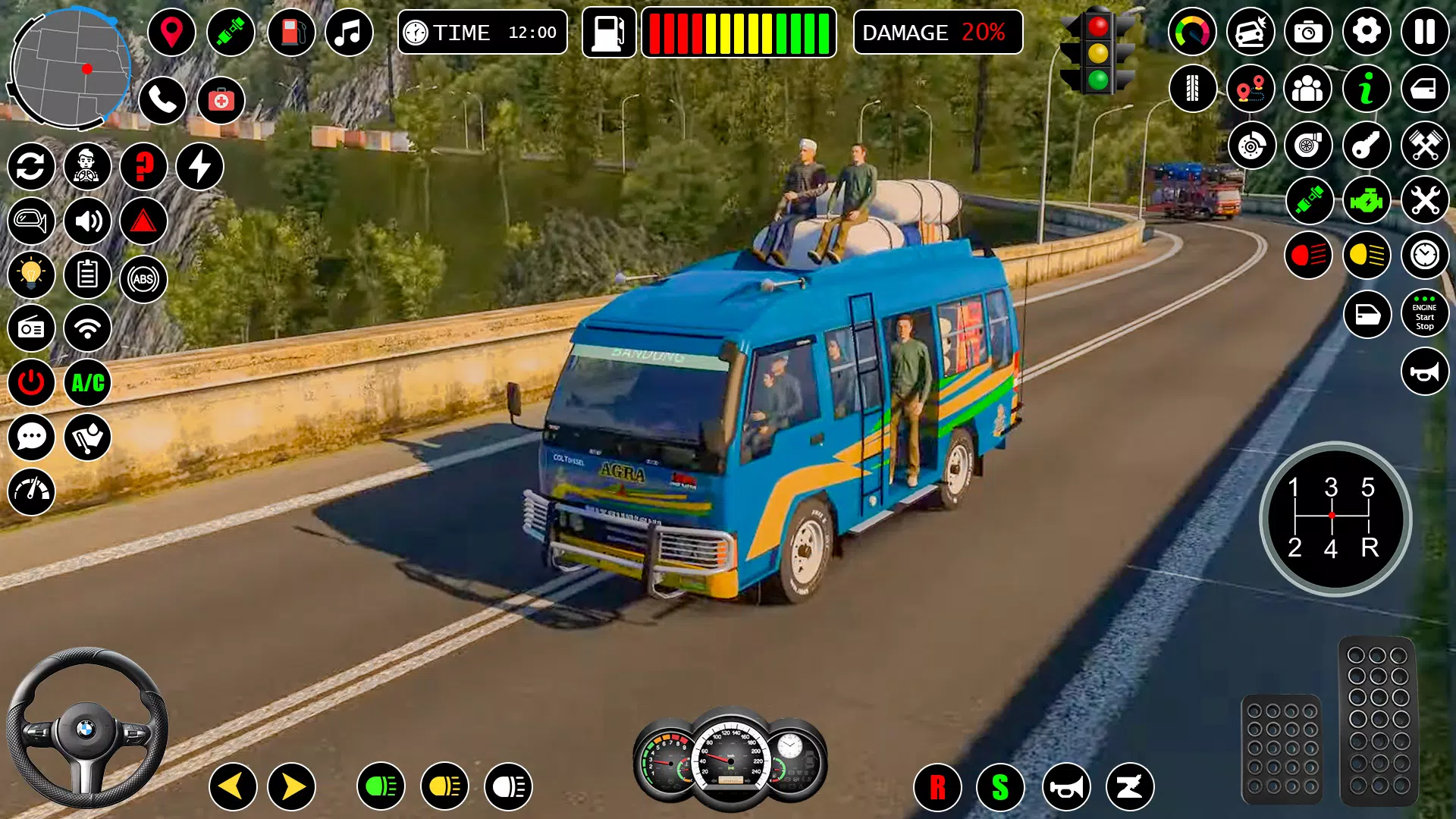
Task: Open the green info icon
Action: pos(1367,89)
